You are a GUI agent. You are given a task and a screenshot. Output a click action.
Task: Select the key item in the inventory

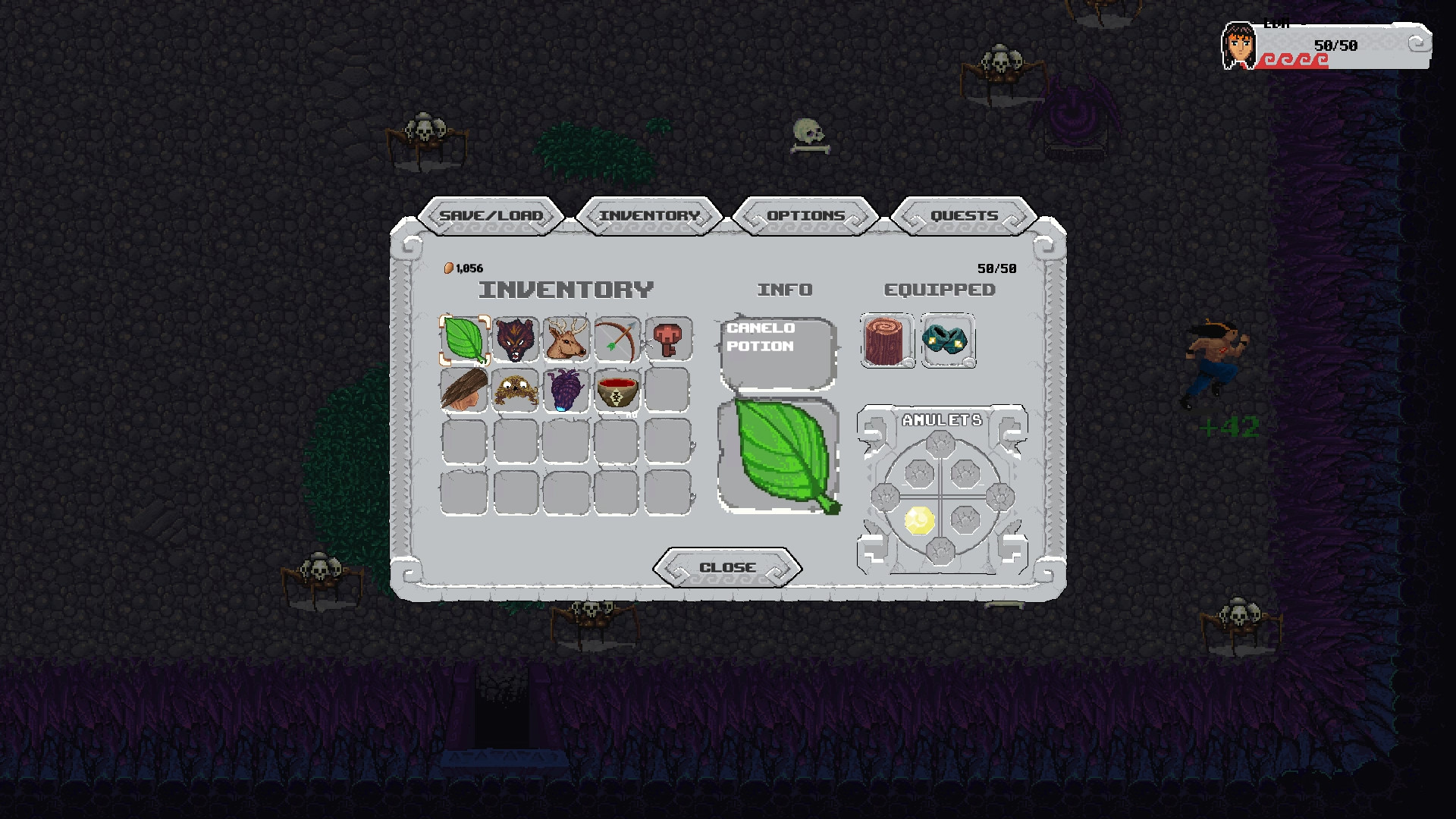point(668,340)
